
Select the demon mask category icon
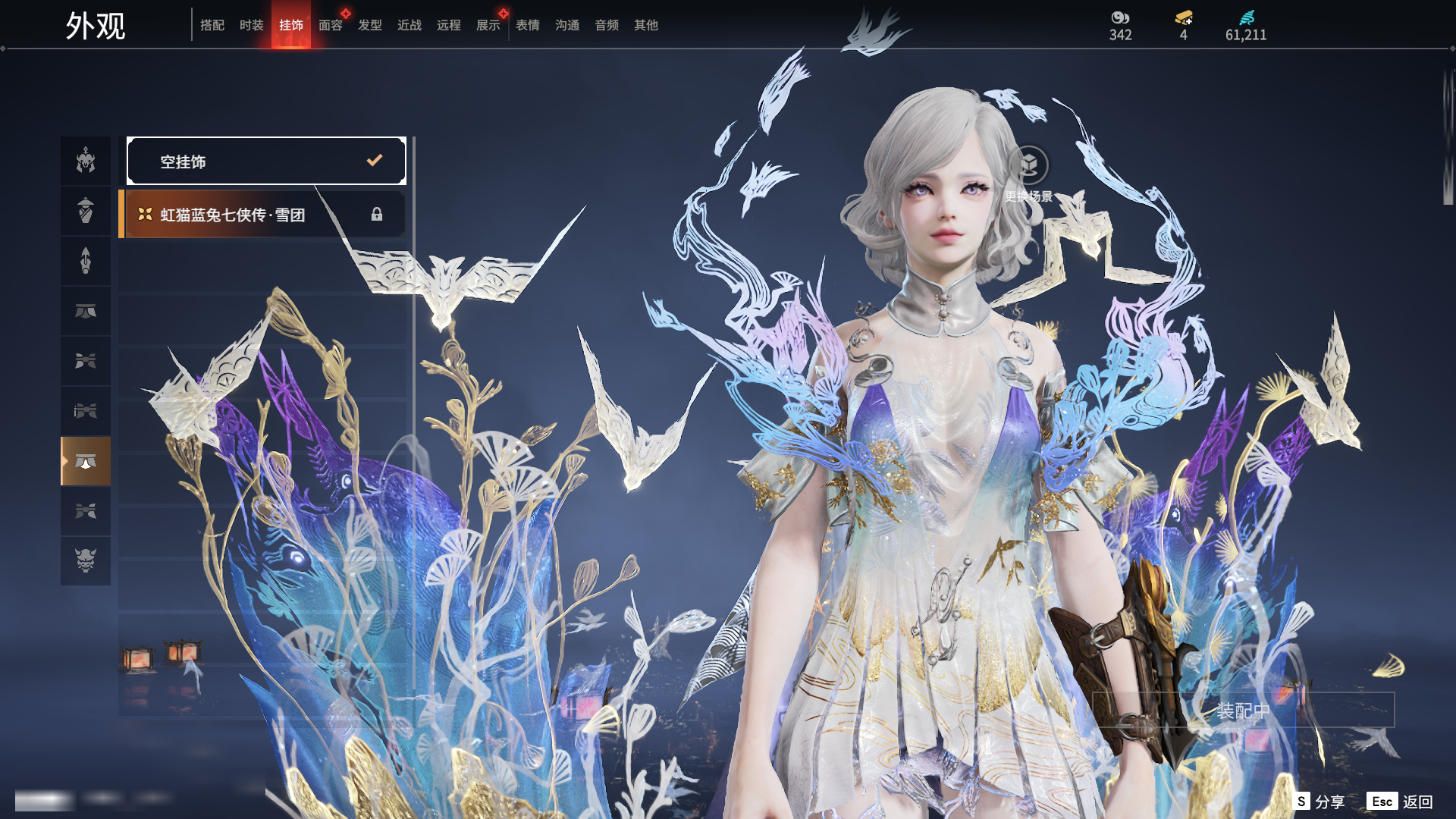tap(86, 561)
